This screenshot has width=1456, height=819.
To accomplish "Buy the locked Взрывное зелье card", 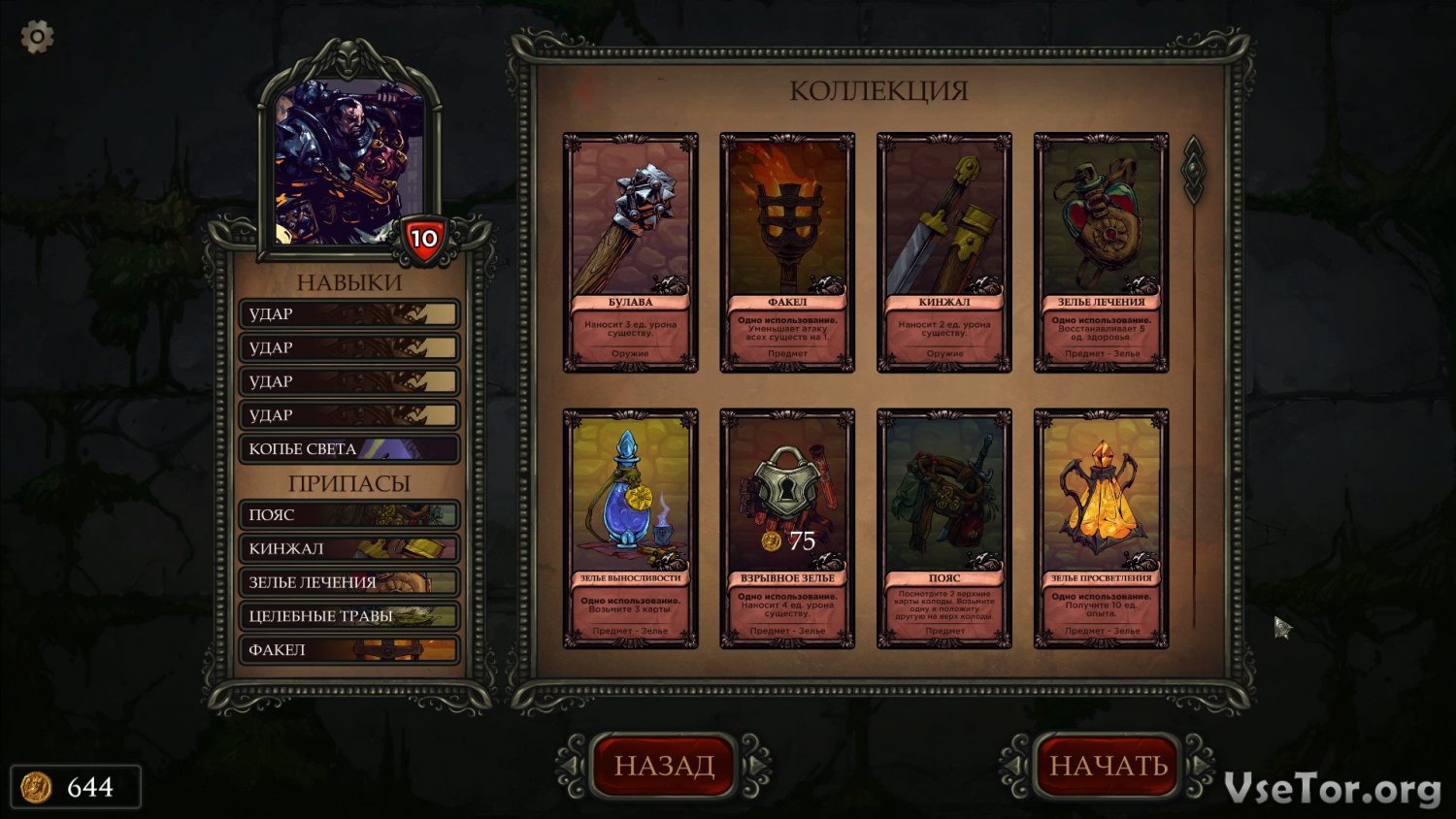I will point(787,528).
